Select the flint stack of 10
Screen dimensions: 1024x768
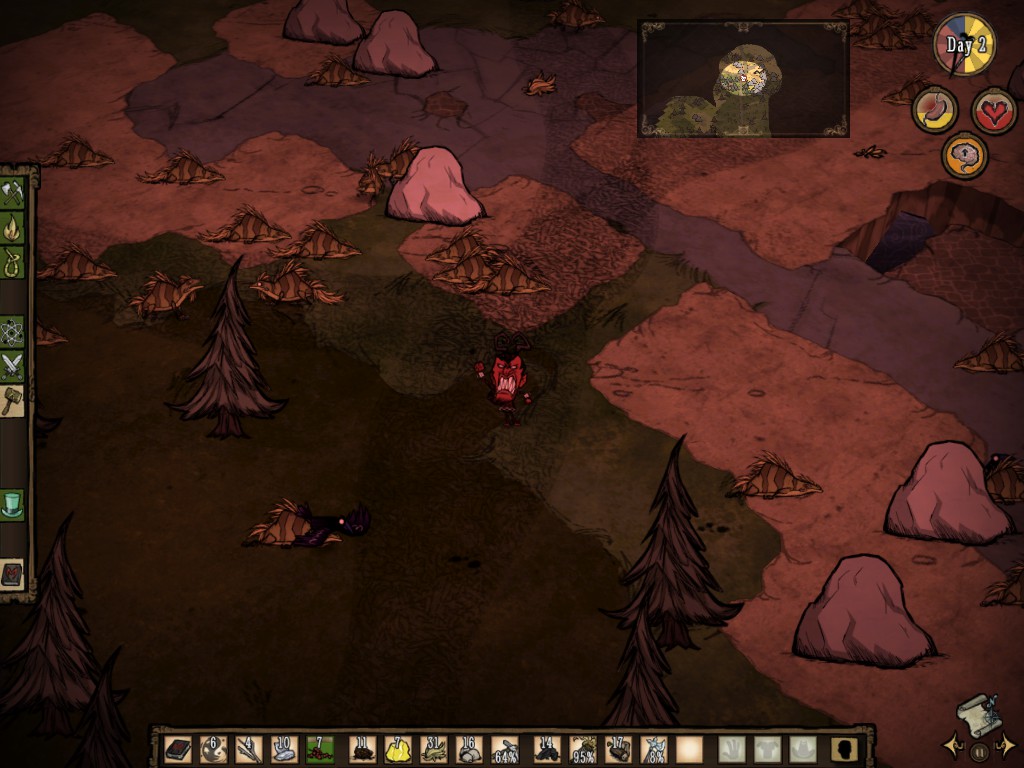point(284,749)
